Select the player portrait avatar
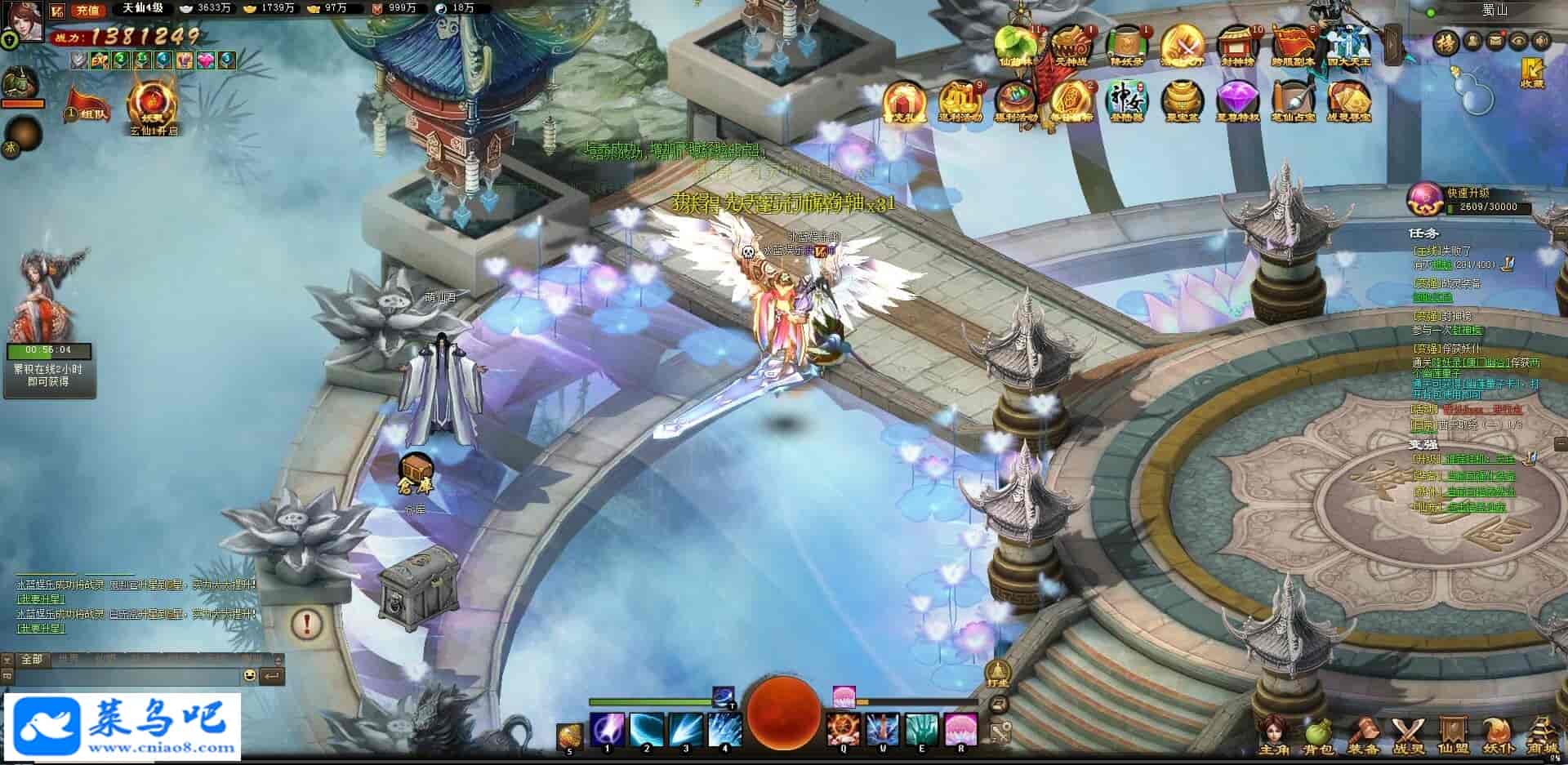Screen dimensions: 1568x765 pos(24,20)
